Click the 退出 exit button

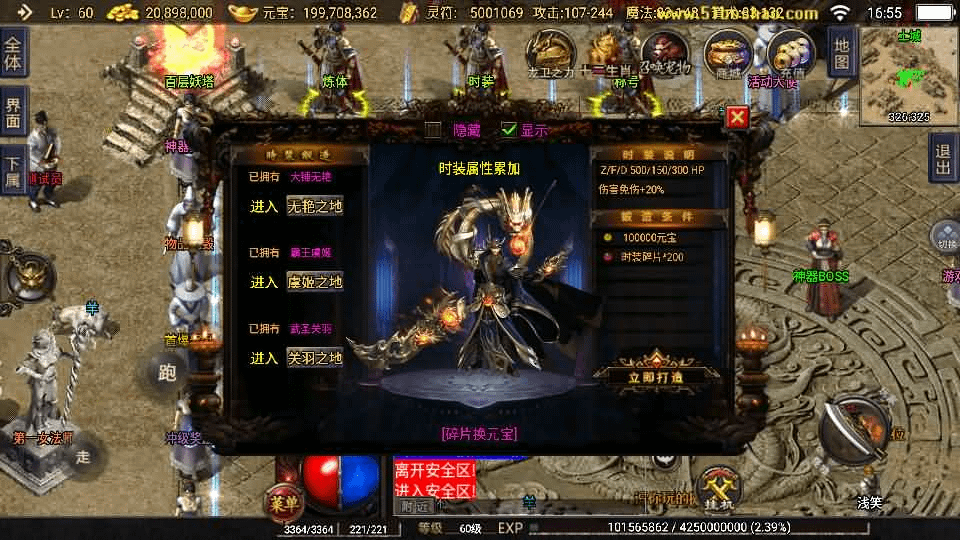(942, 158)
